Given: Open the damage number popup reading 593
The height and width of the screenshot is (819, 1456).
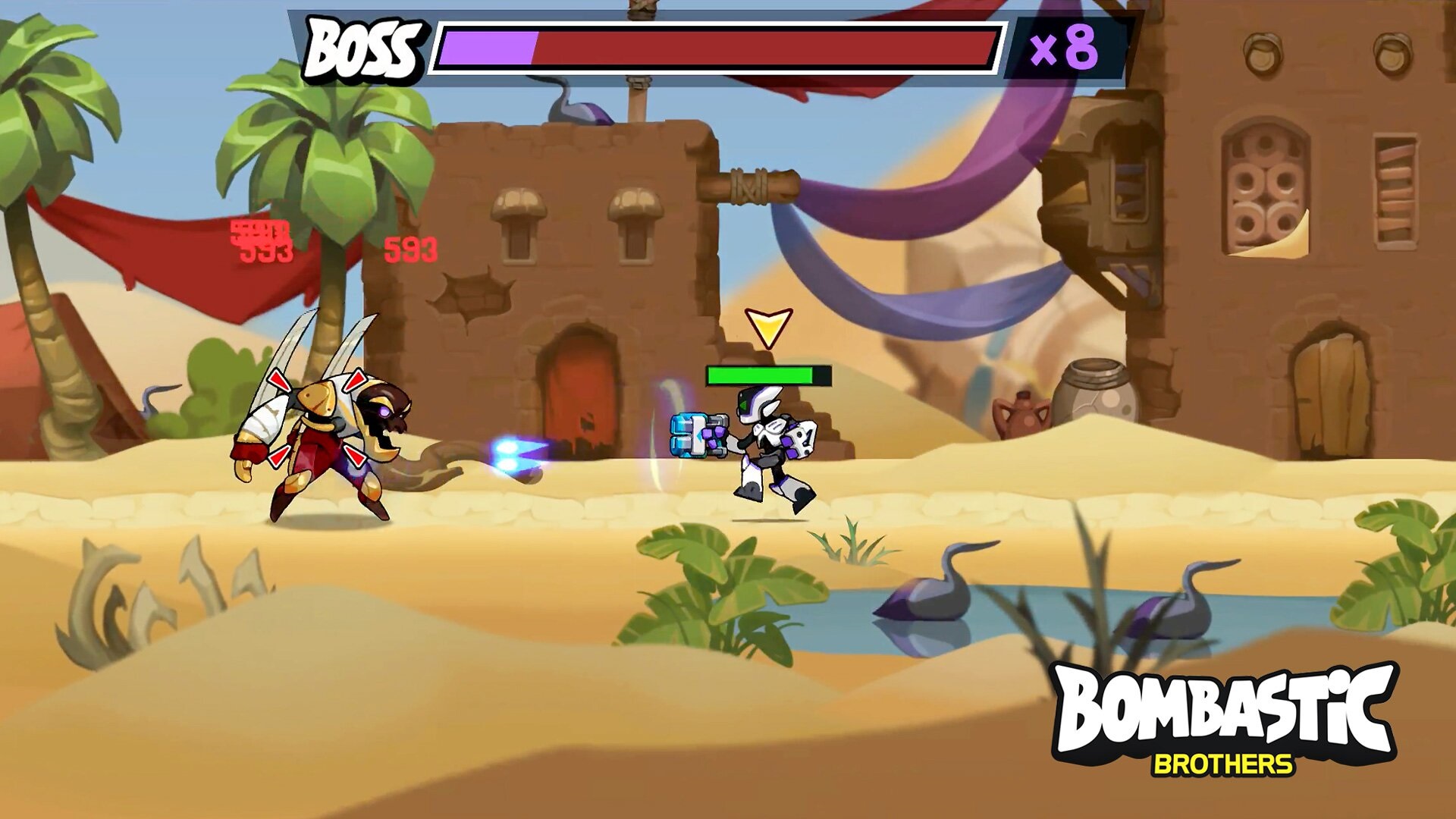Looking at the screenshot, I should point(412,250).
